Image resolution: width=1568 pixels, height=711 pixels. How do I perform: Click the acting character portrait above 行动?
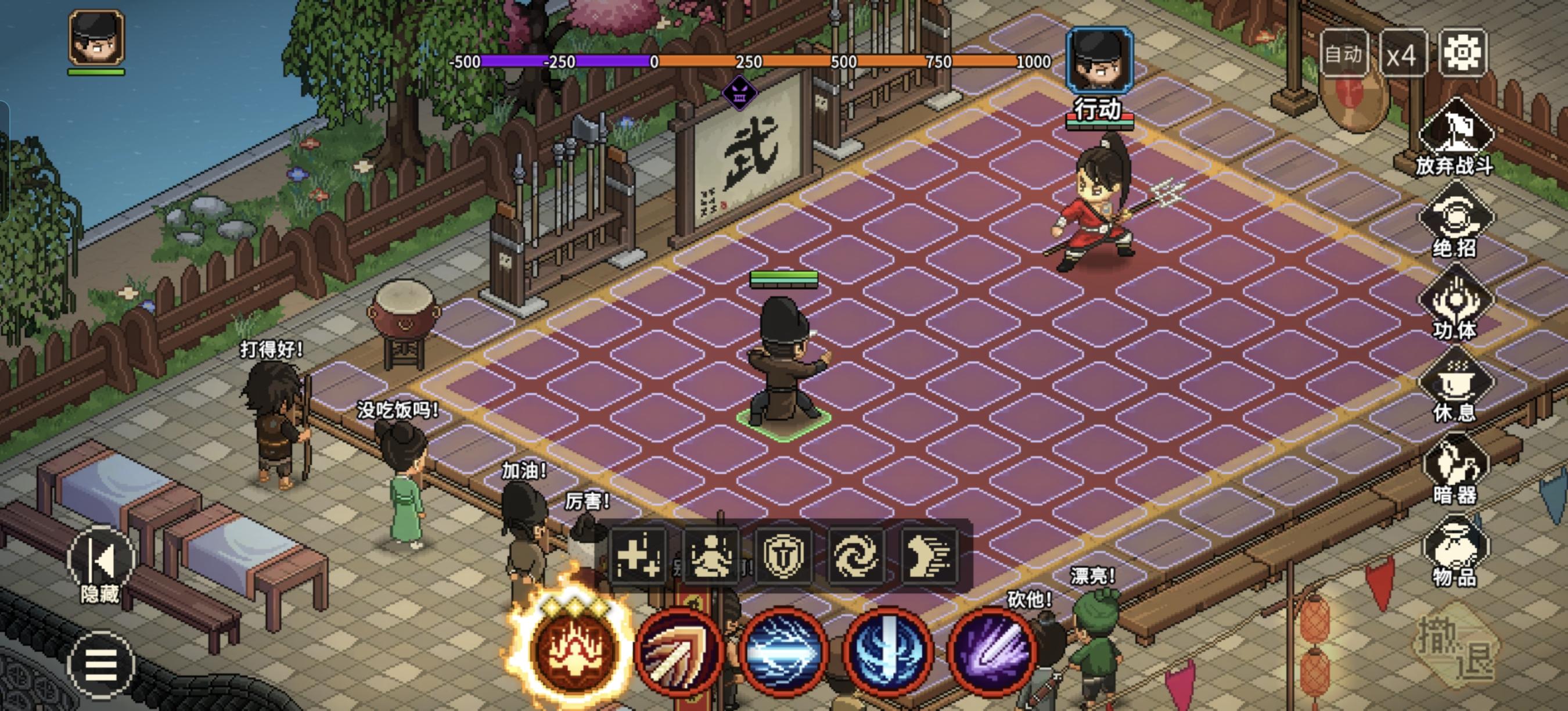[1099, 59]
